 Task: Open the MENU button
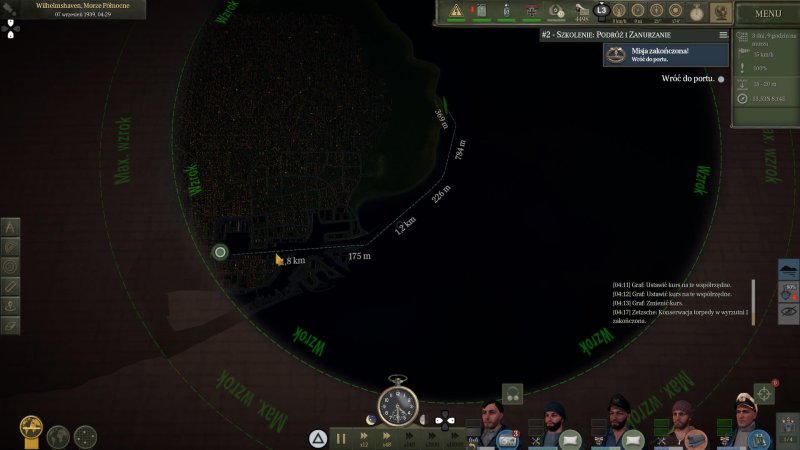tap(768, 14)
